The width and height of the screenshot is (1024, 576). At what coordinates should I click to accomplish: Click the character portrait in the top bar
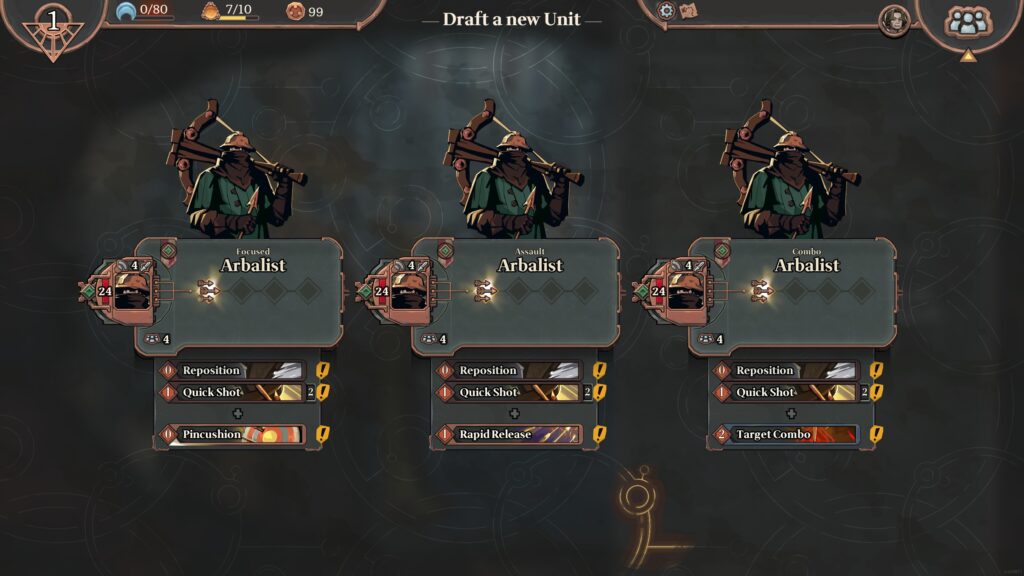893,20
